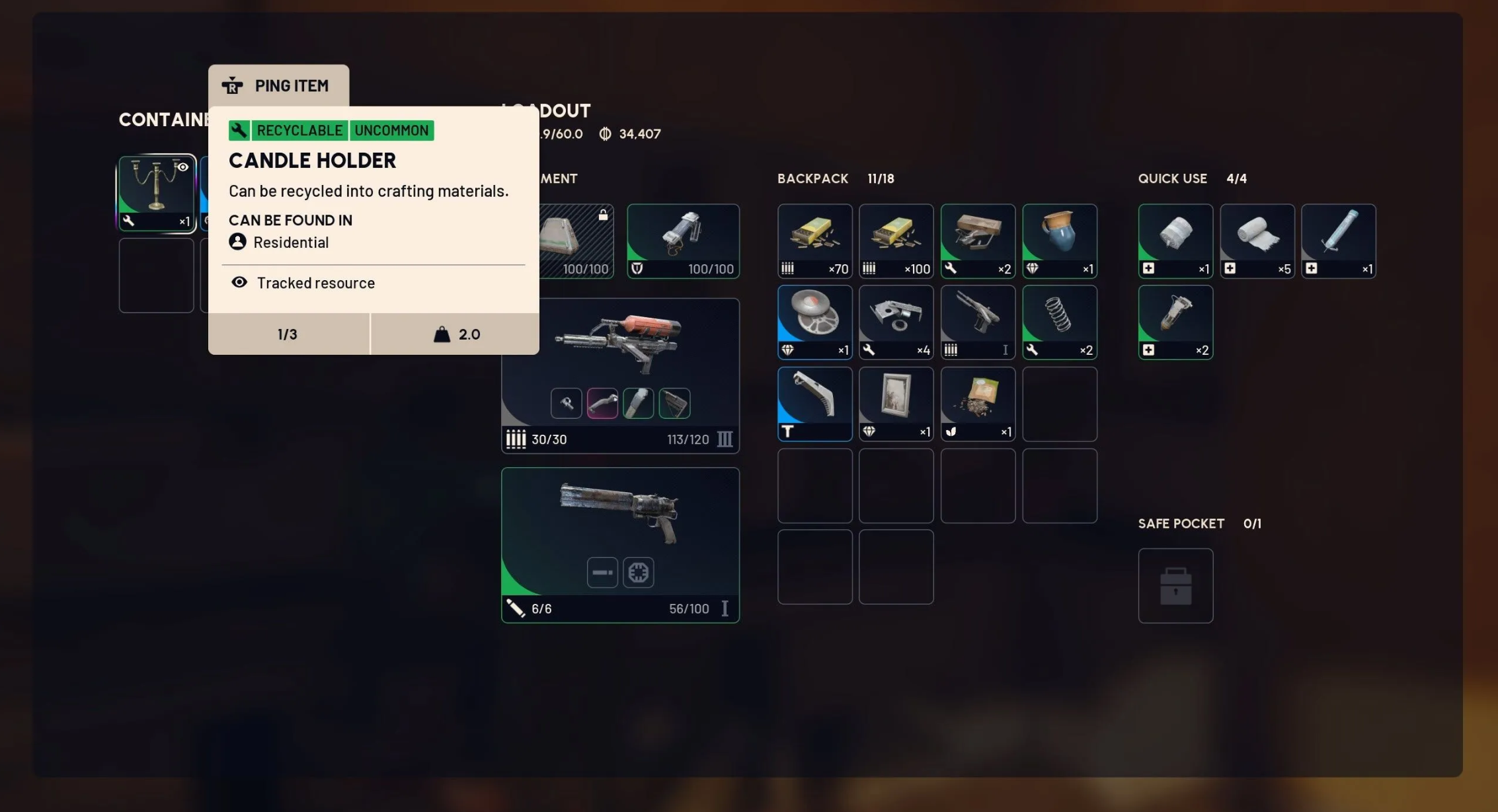Screen dimensions: 1498x812
Task: Select the syringe quick use slot
Action: pyautogui.click(x=1338, y=241)
